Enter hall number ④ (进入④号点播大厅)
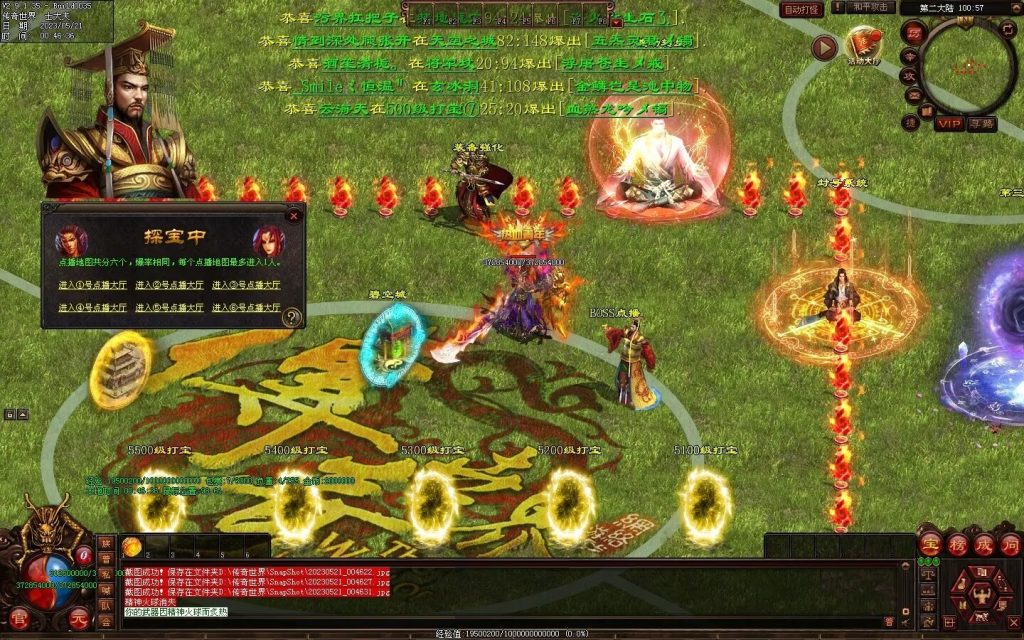Image resolution: width=1024 pixels, height=640 pixels. [92, 309]
